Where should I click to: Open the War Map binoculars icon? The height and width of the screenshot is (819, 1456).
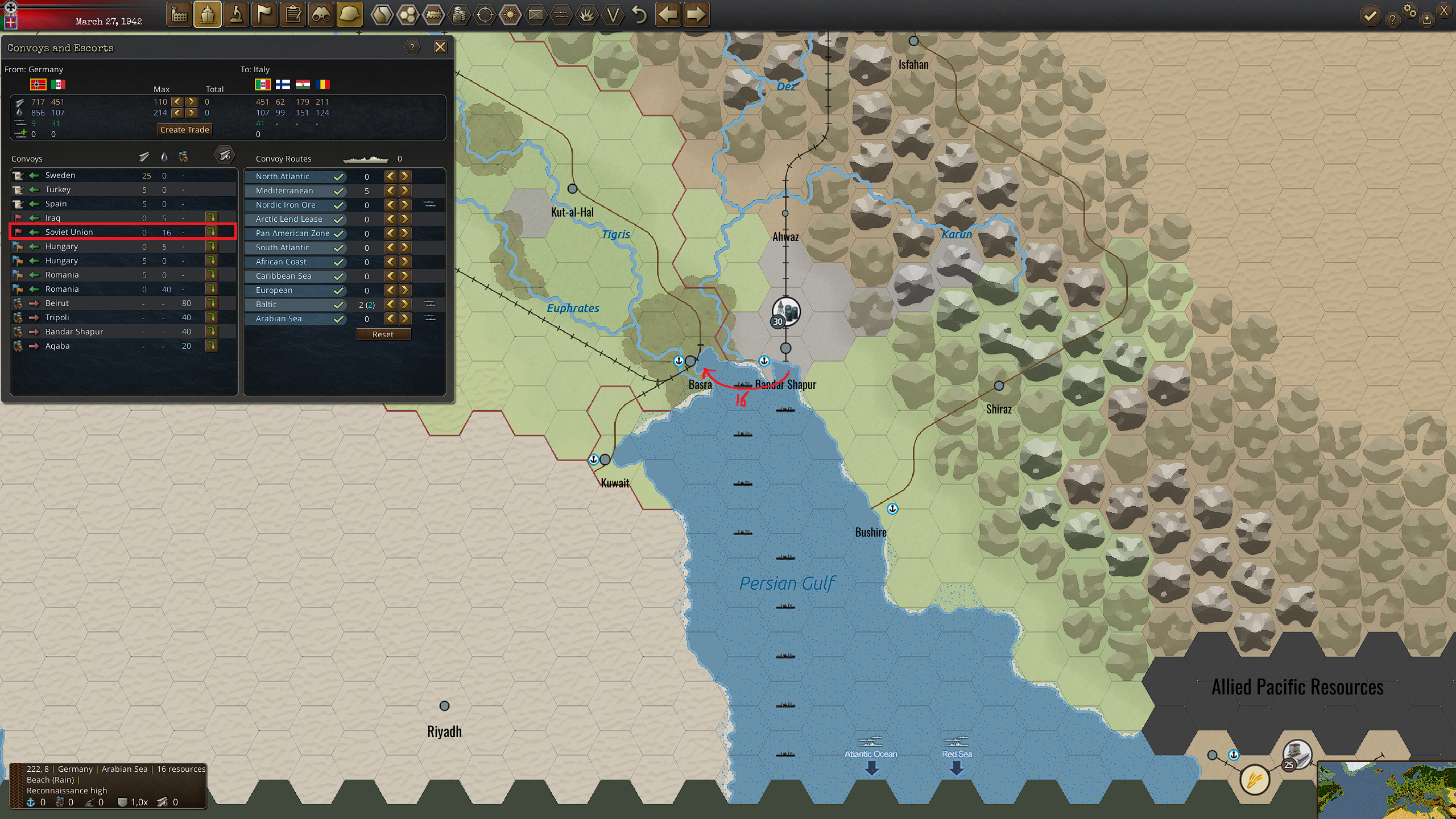[x=321, y=15]
